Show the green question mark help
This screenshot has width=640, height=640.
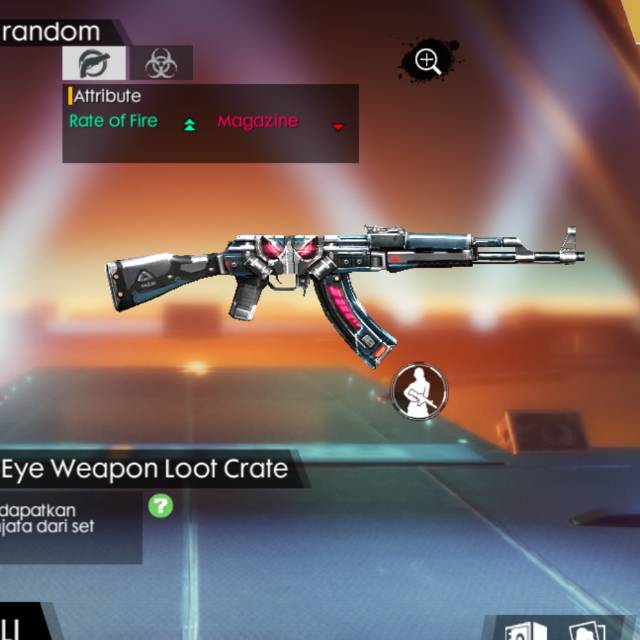click(161, 505)
